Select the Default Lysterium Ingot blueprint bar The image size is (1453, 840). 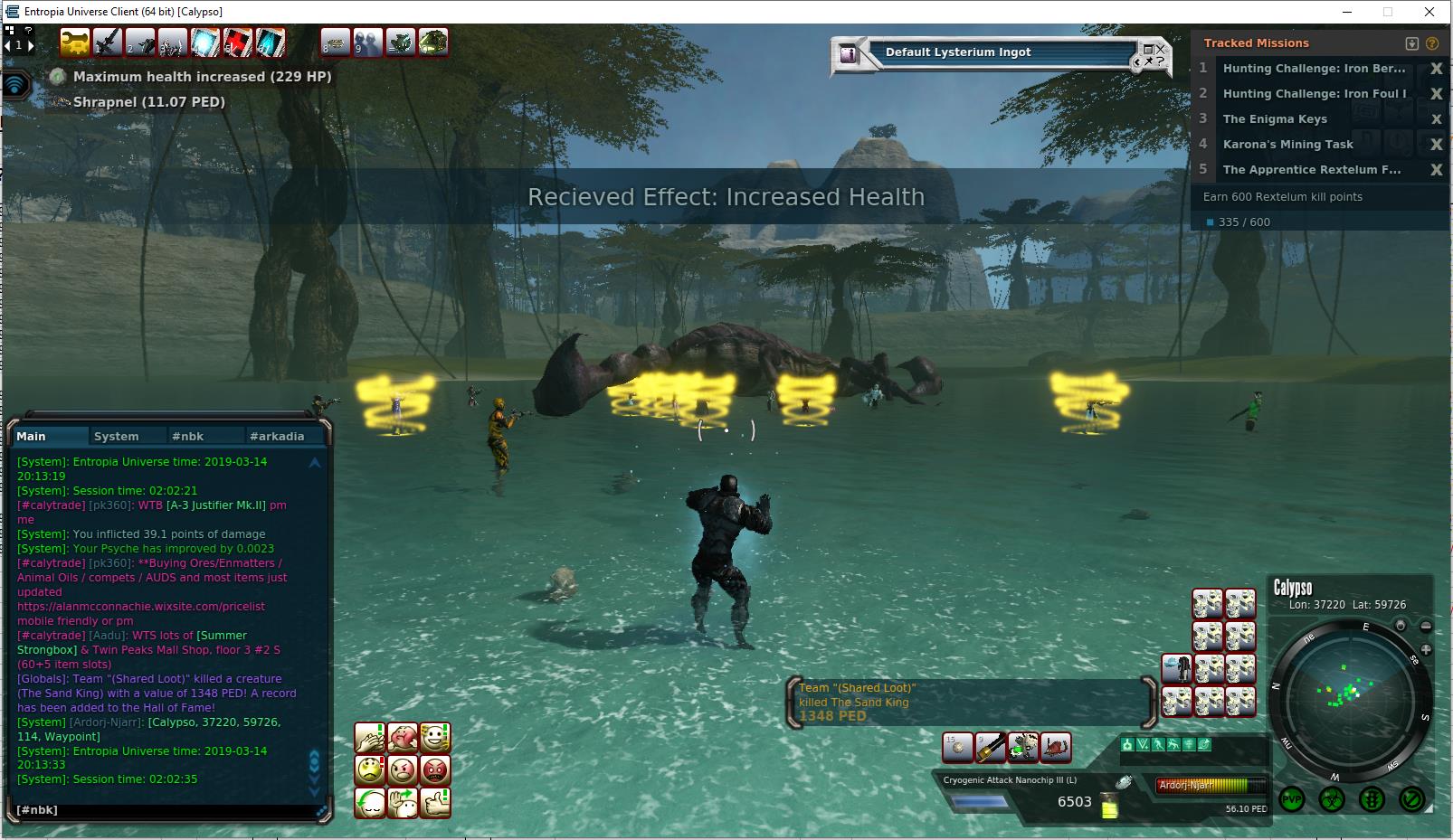(x=995, y=52)
